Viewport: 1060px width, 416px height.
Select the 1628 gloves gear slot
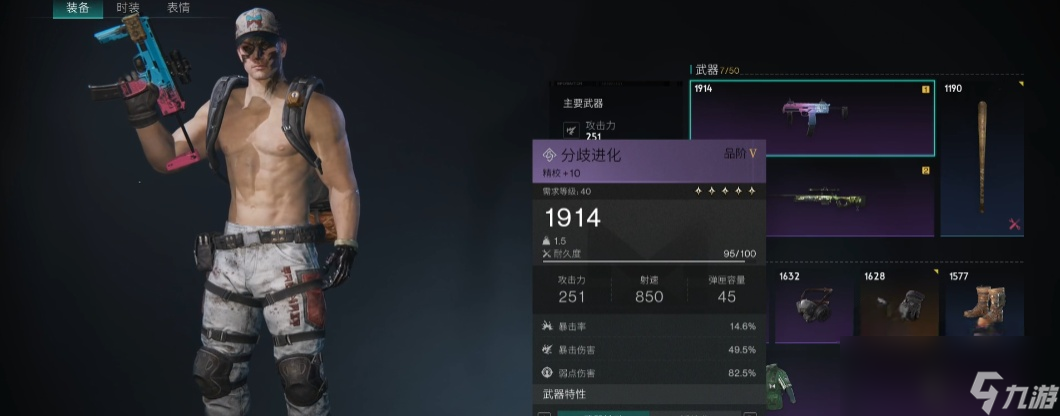click(x=898, y=307)
